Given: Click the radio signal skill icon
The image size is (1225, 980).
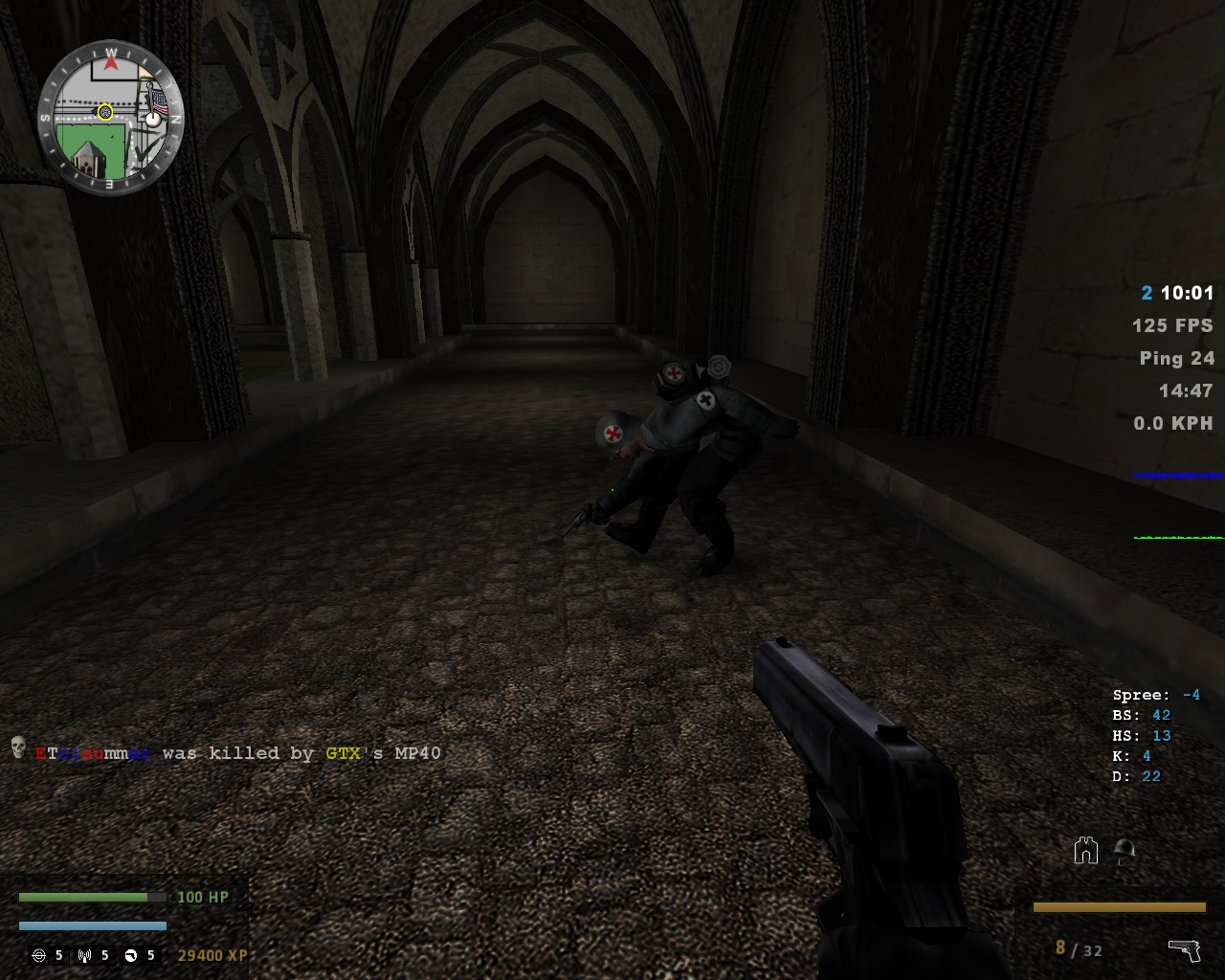Looking at the screenshot, I should tap(85, 955).
